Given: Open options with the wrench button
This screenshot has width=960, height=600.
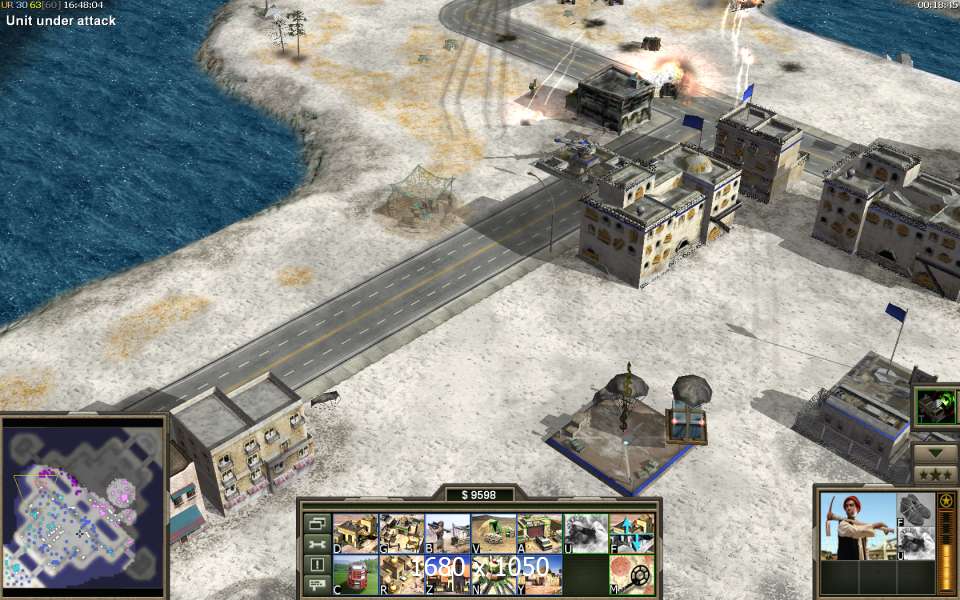Looking at the screenshot, I should point(317,544).
